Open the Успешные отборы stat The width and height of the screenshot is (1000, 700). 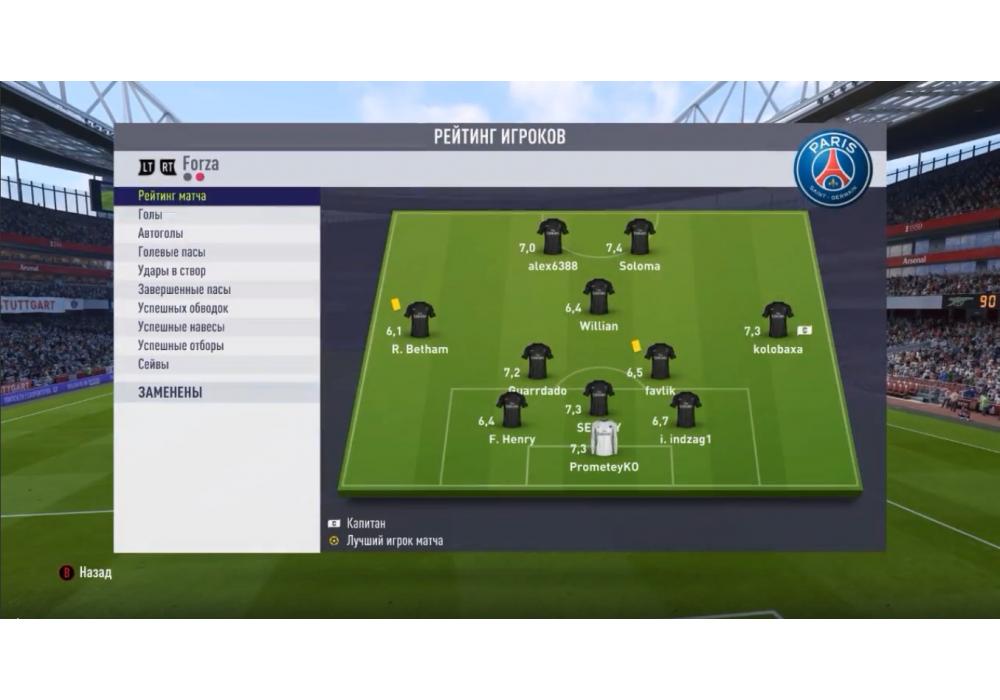tap(180, 346)
